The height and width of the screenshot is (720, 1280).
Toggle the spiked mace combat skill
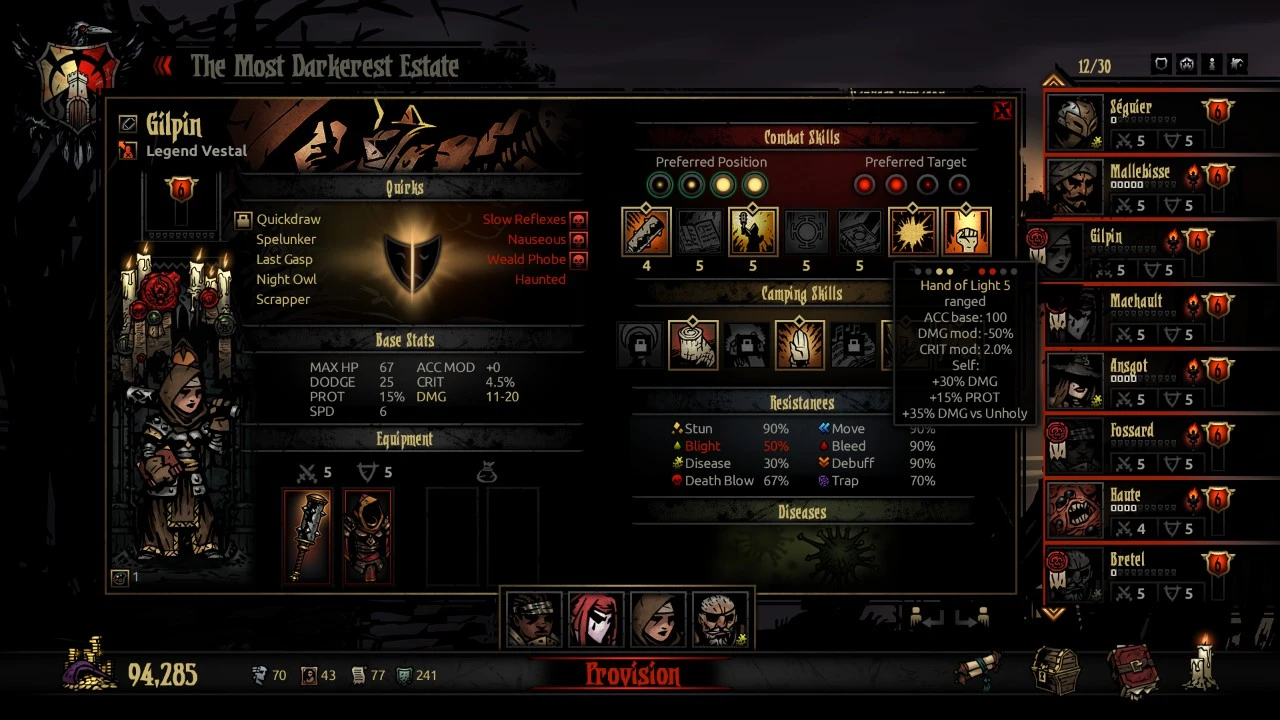click(x=646, y=232)
